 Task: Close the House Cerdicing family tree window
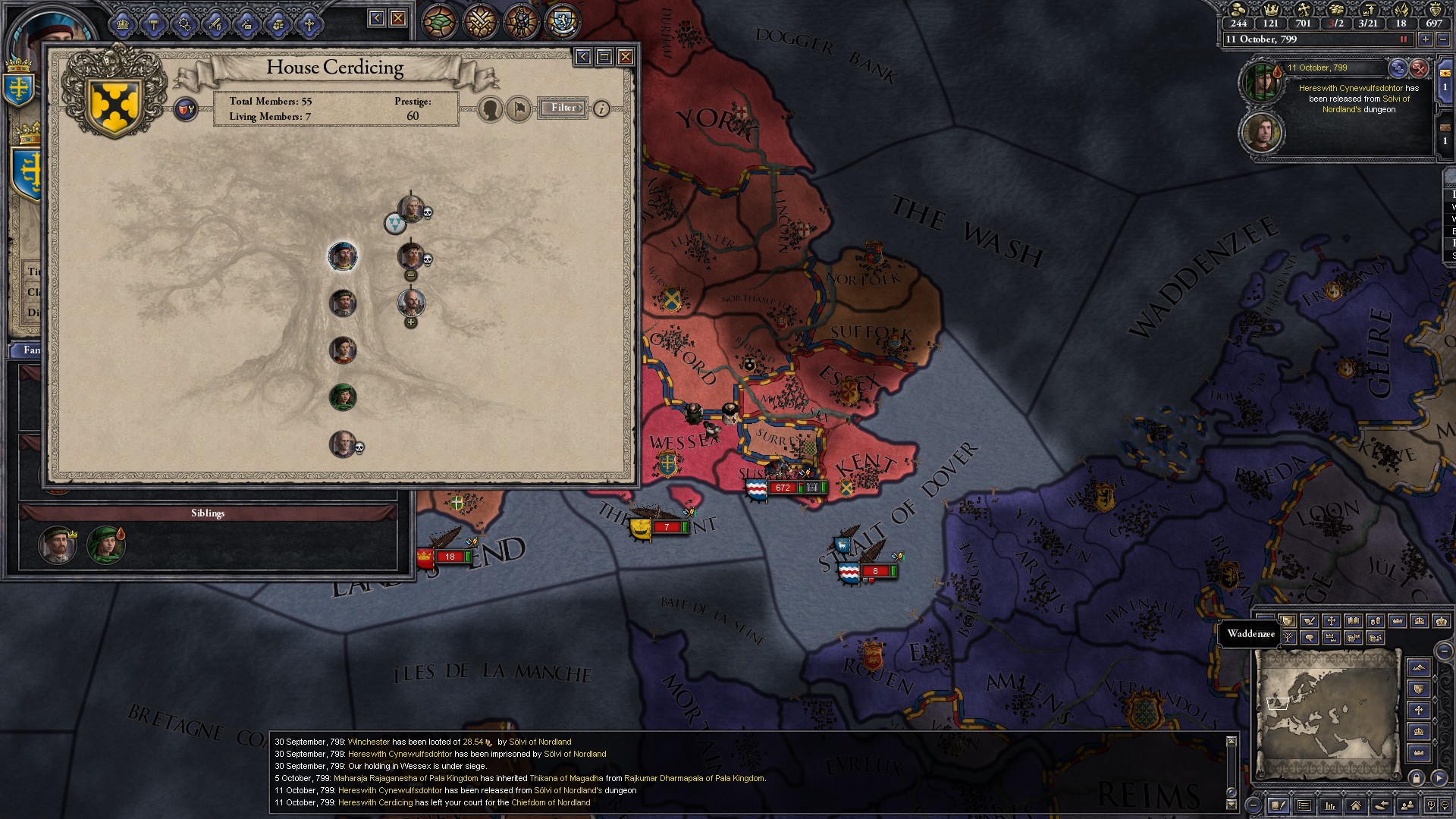click(x=626, y=57)
